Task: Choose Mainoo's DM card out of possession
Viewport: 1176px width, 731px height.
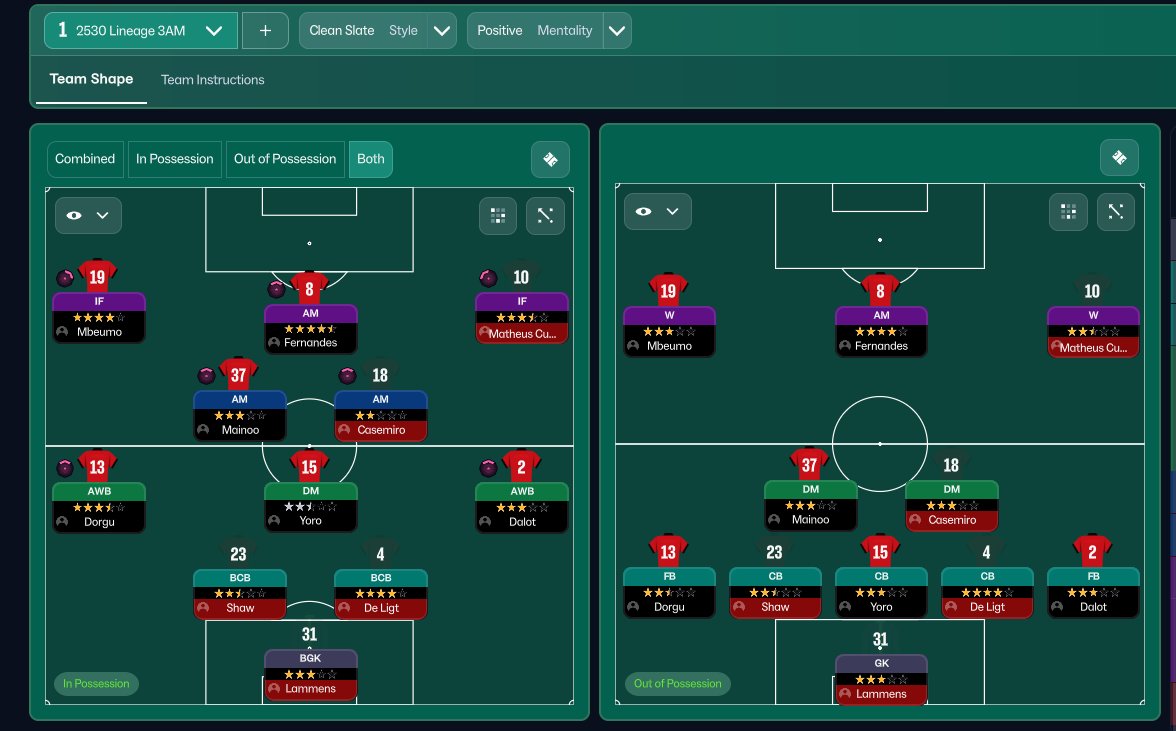Action: click(x=810, y=506)
